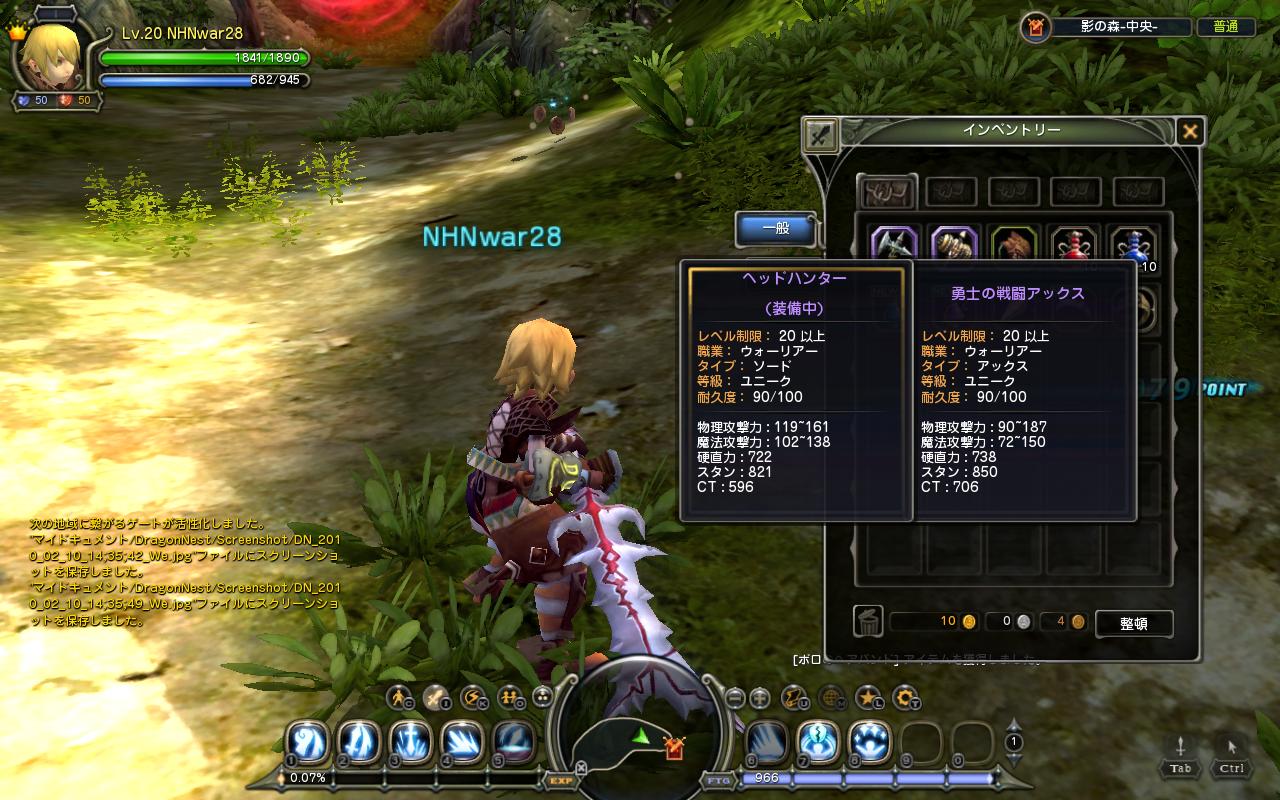Click the minimap minus zoom button
This screenshot has height=800, width=1280.
[x=735, y=697]
